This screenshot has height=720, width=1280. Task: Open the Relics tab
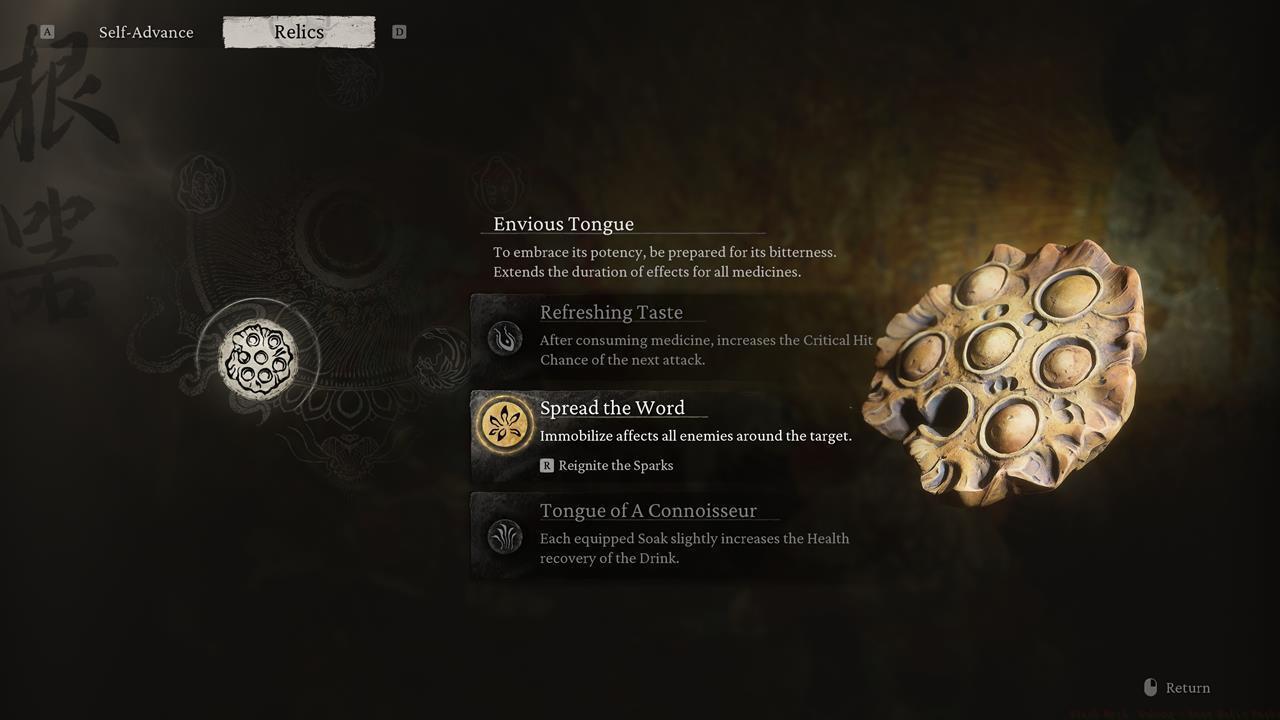click(298, 31)
